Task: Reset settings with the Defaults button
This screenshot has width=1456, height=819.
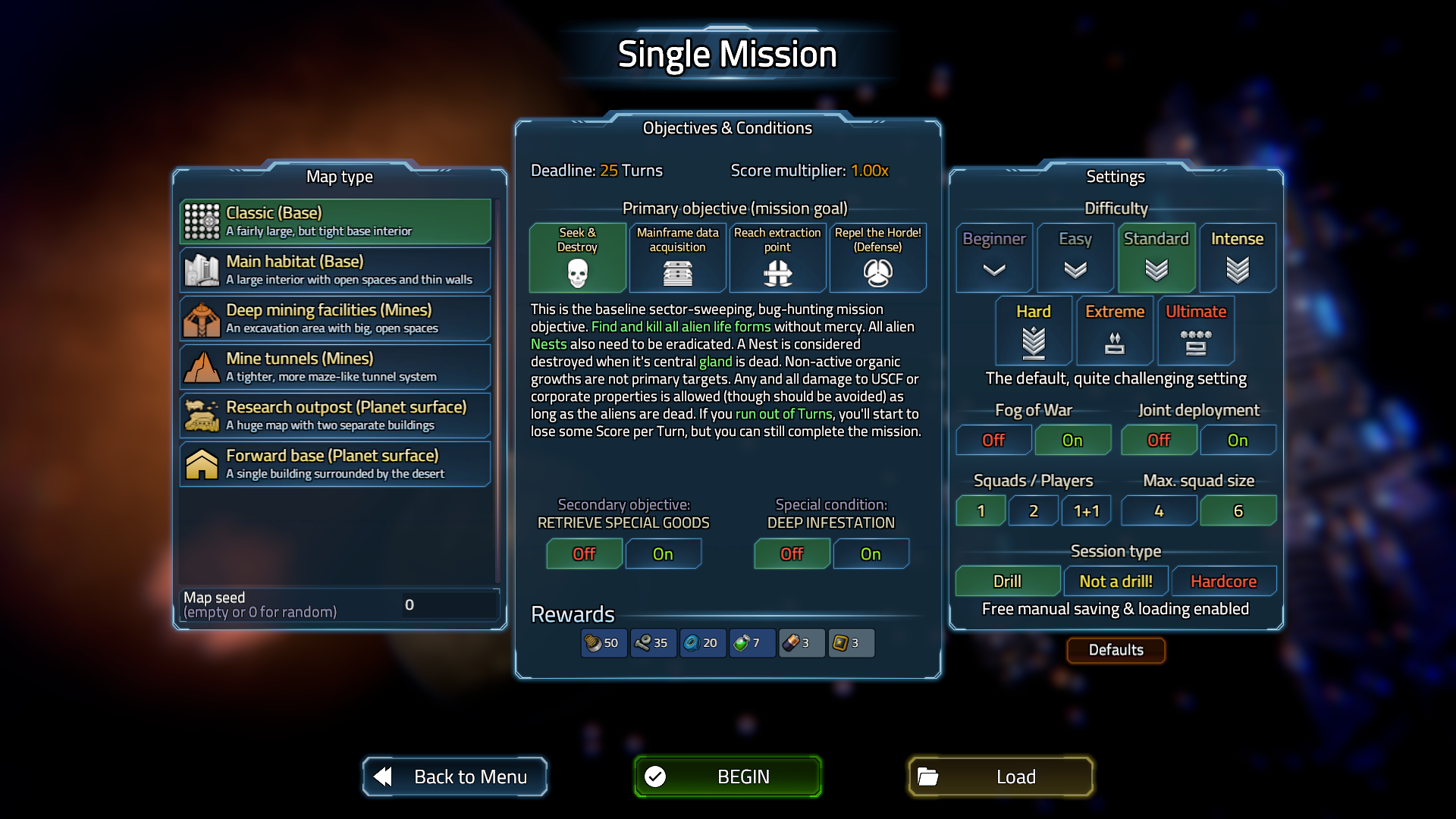Action: 1116,650
